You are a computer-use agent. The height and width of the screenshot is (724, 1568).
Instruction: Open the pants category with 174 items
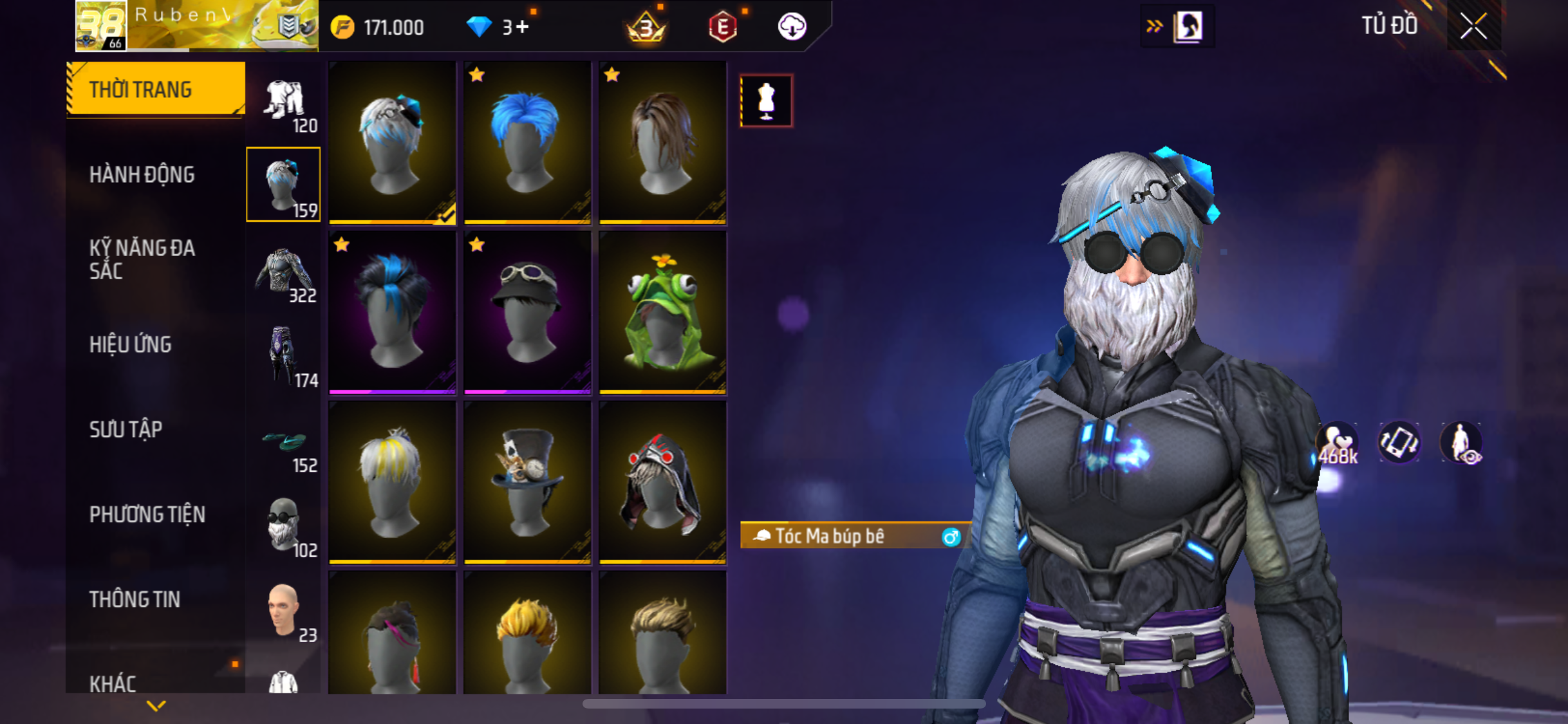click(x=284, y=358)
